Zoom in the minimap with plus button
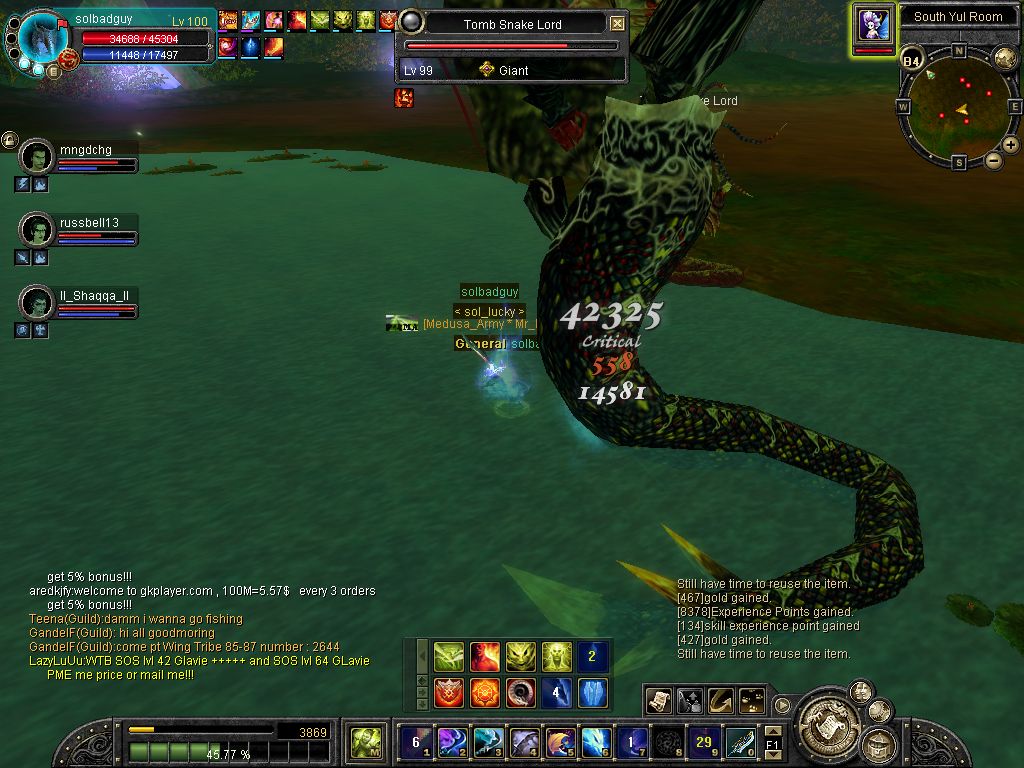Image resolution: width=1024 pixels, height=768 pixels. tap(1011, 145)
